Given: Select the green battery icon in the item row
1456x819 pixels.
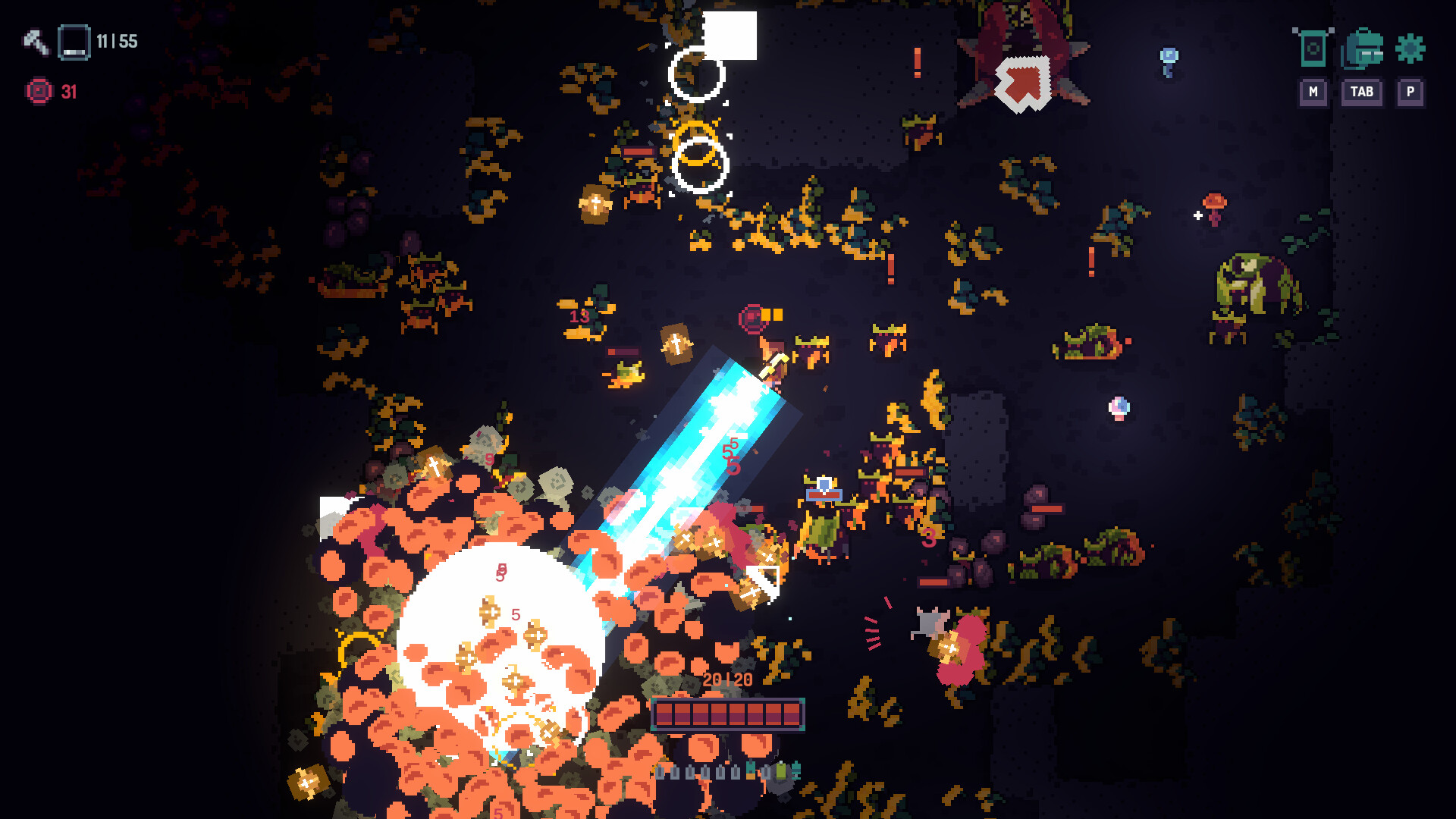Looking at the screenshot, I should click(781, 772).
